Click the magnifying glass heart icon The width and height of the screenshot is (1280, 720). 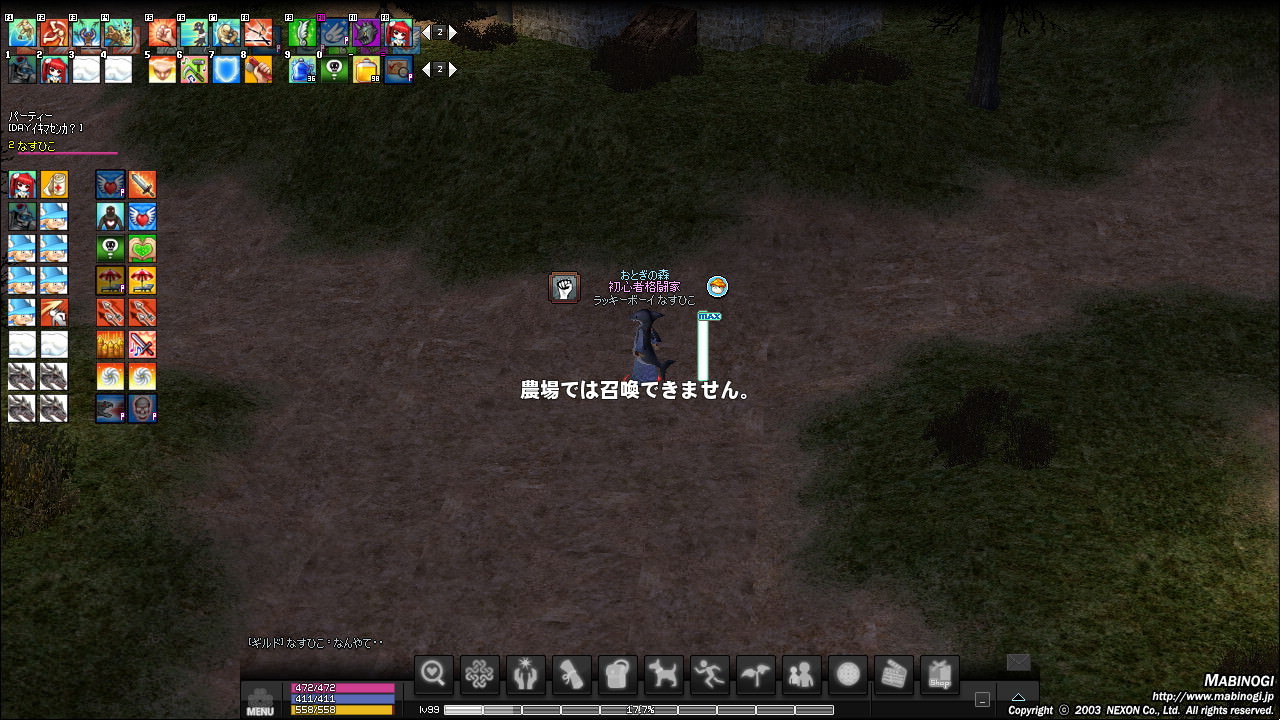433,675
